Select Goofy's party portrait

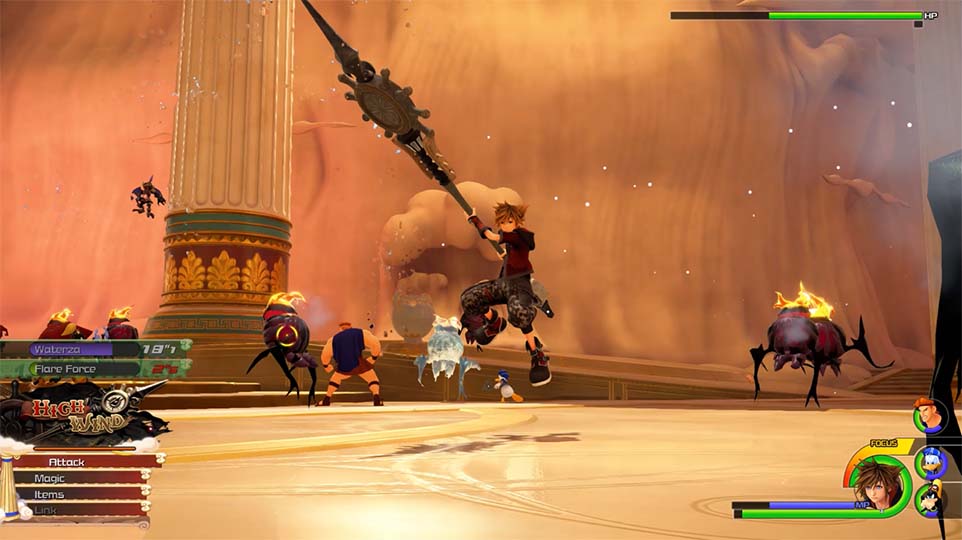932,499
